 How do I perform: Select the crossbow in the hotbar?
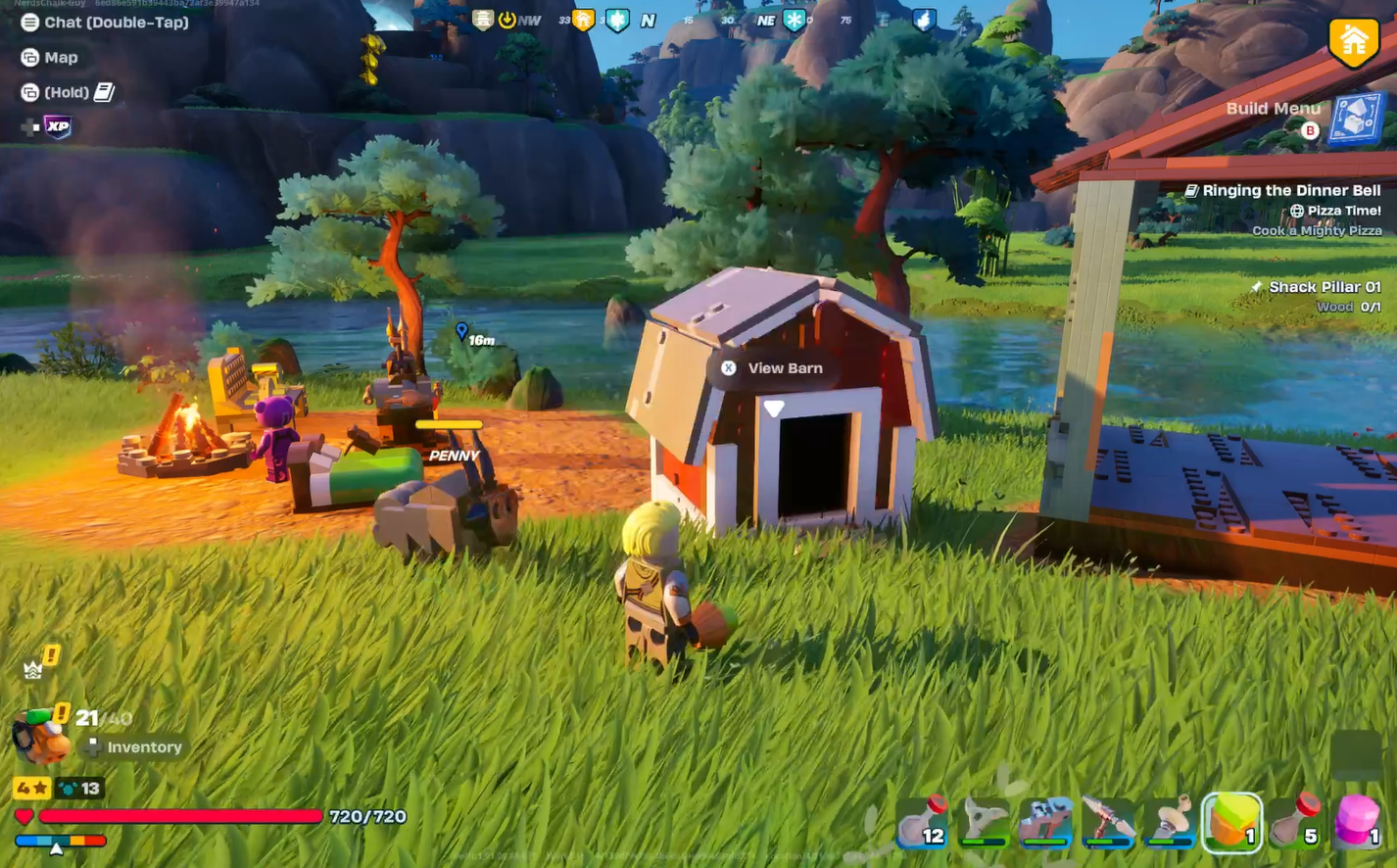1045,823
